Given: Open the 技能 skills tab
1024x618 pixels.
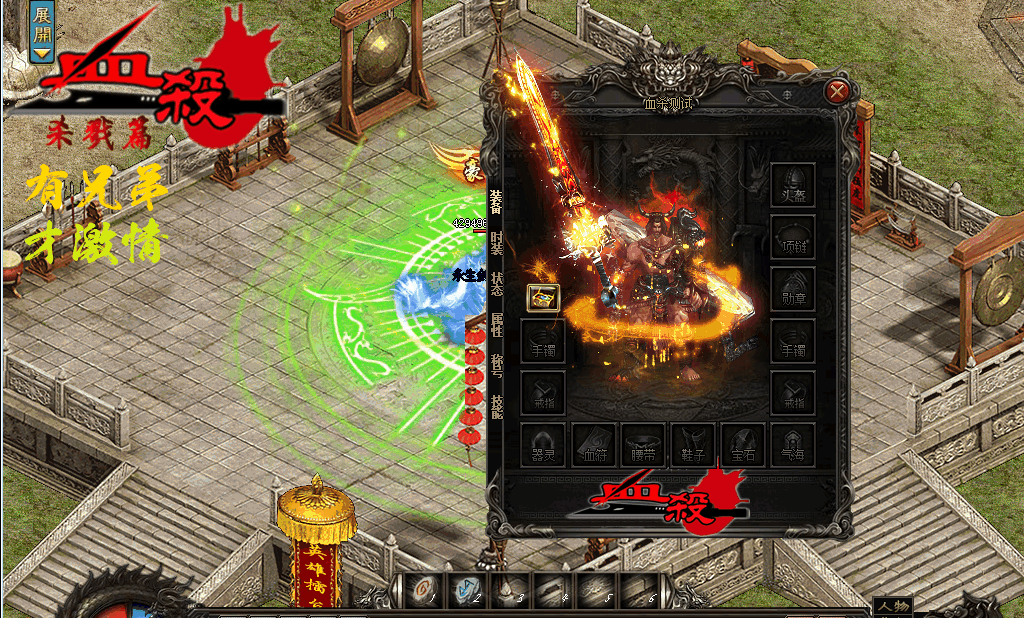Looking at the screenshot, I should 496,408.
